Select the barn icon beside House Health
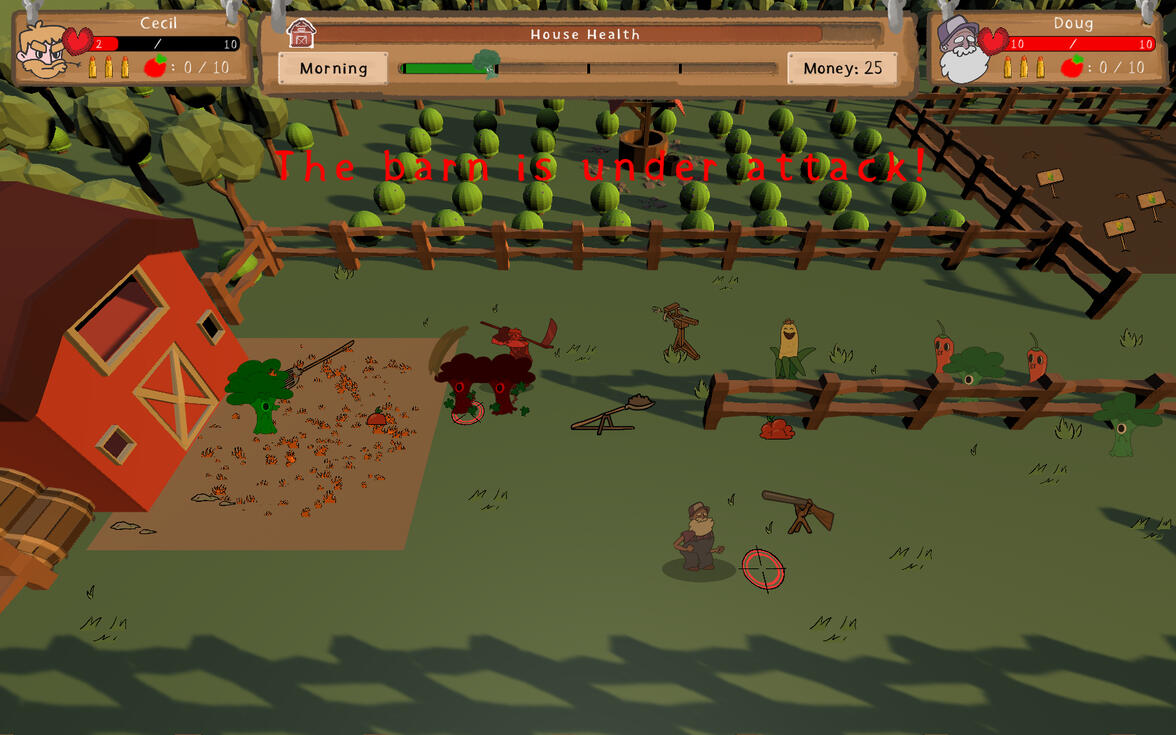Image resolution: width=1176 pixels, height=735 pixels. (x=301, y=33)
